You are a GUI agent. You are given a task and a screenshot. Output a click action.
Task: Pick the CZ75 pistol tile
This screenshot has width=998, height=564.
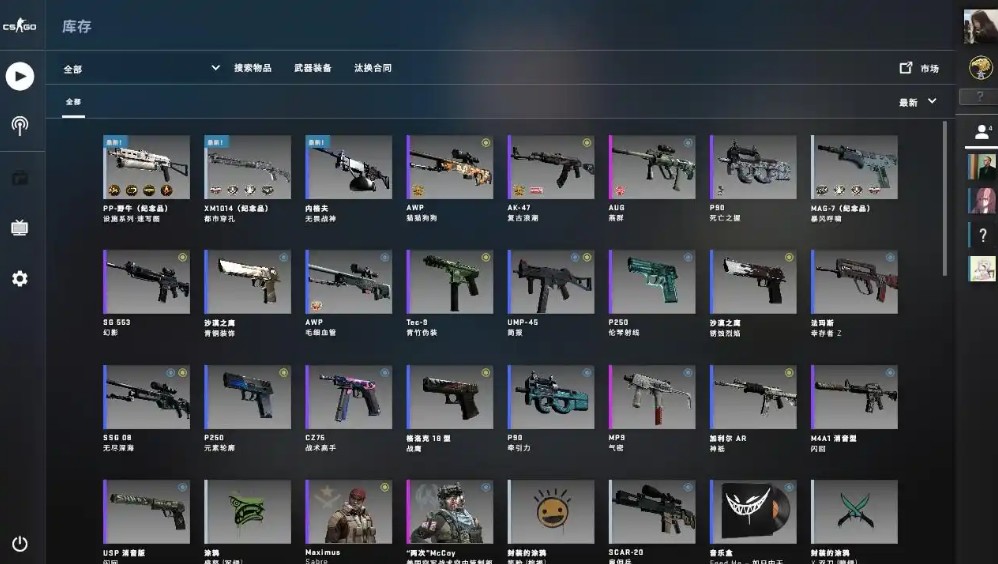(349, 397)
